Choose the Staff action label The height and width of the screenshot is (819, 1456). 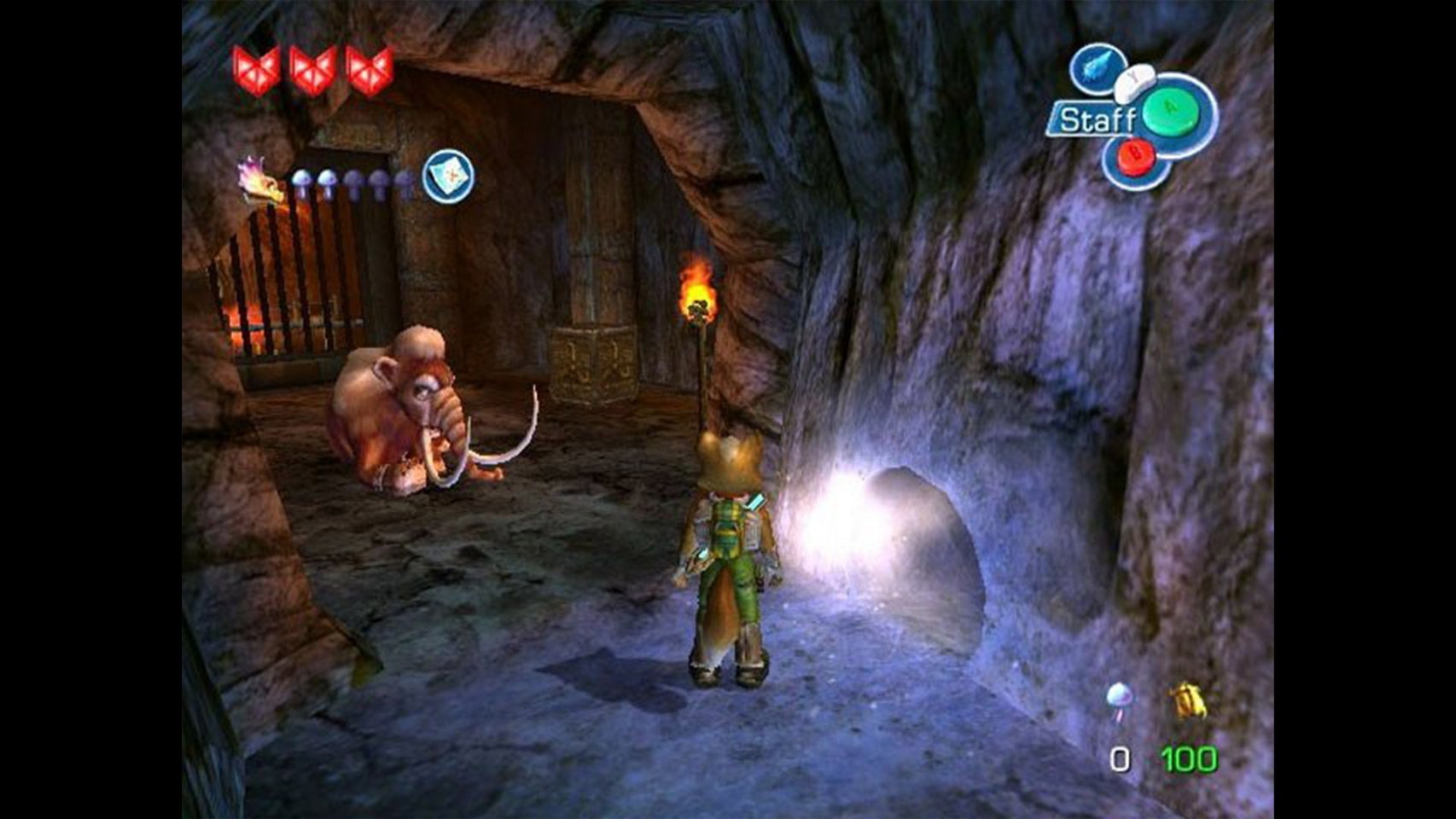click(x=1096, y=120)
